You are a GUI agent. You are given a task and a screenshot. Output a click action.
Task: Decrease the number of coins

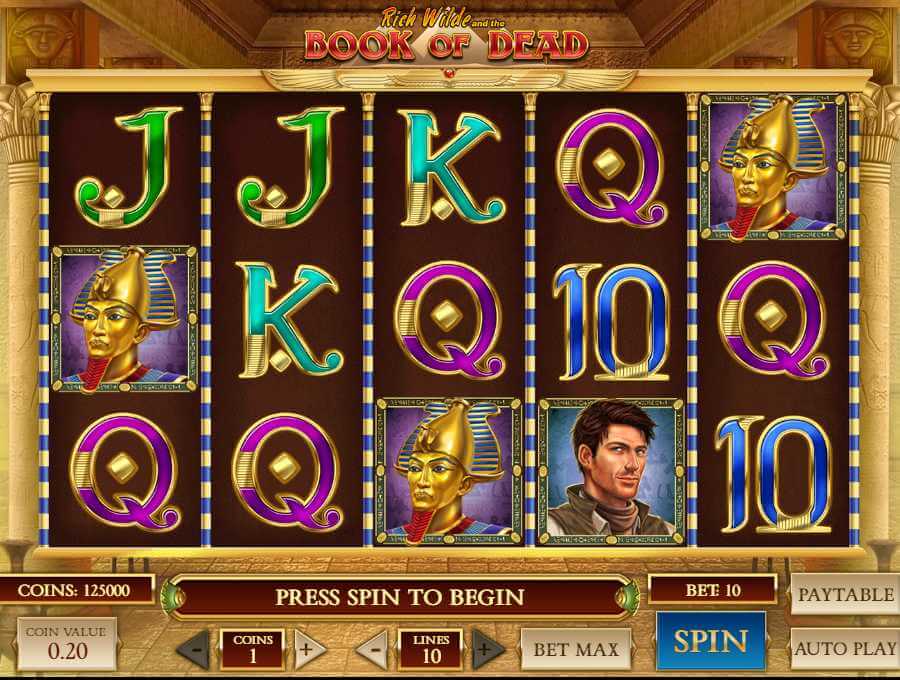coord(194,649)
